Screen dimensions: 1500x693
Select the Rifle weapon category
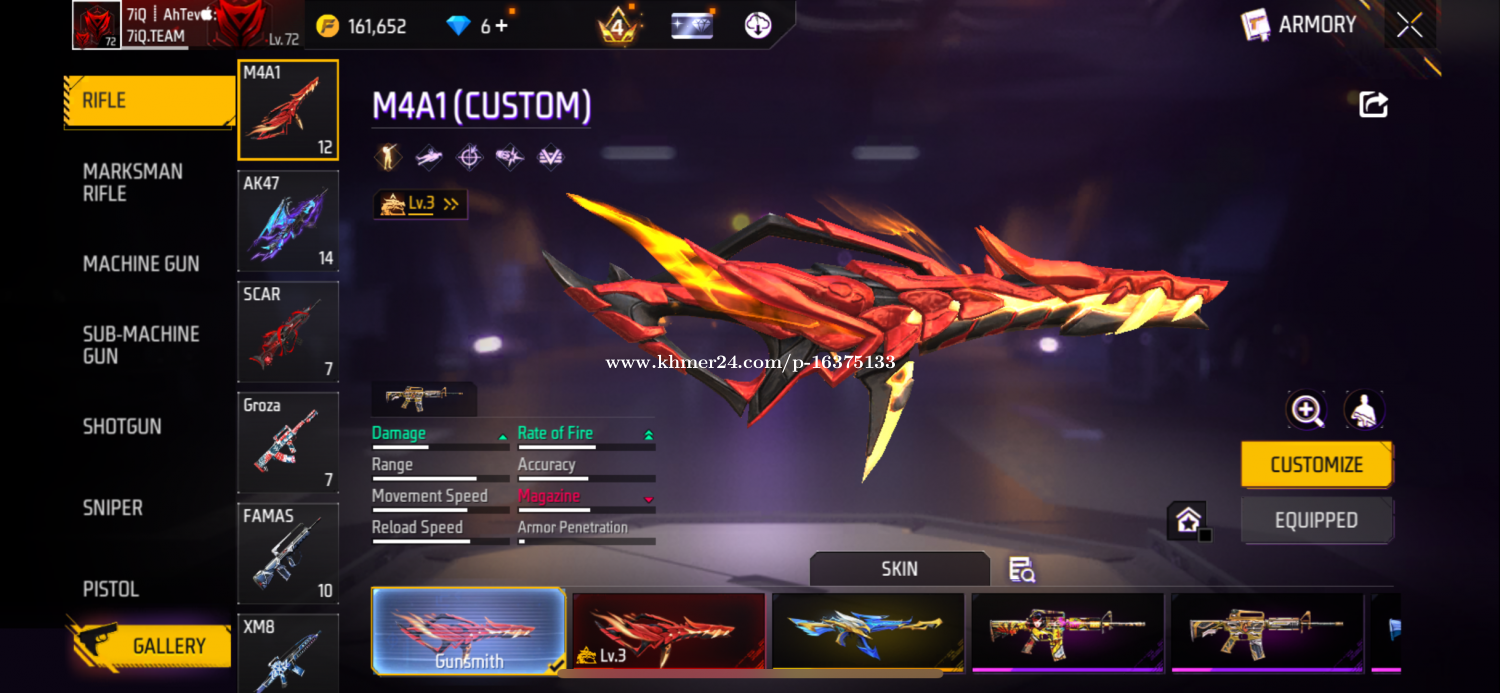(x=148, y=101)
